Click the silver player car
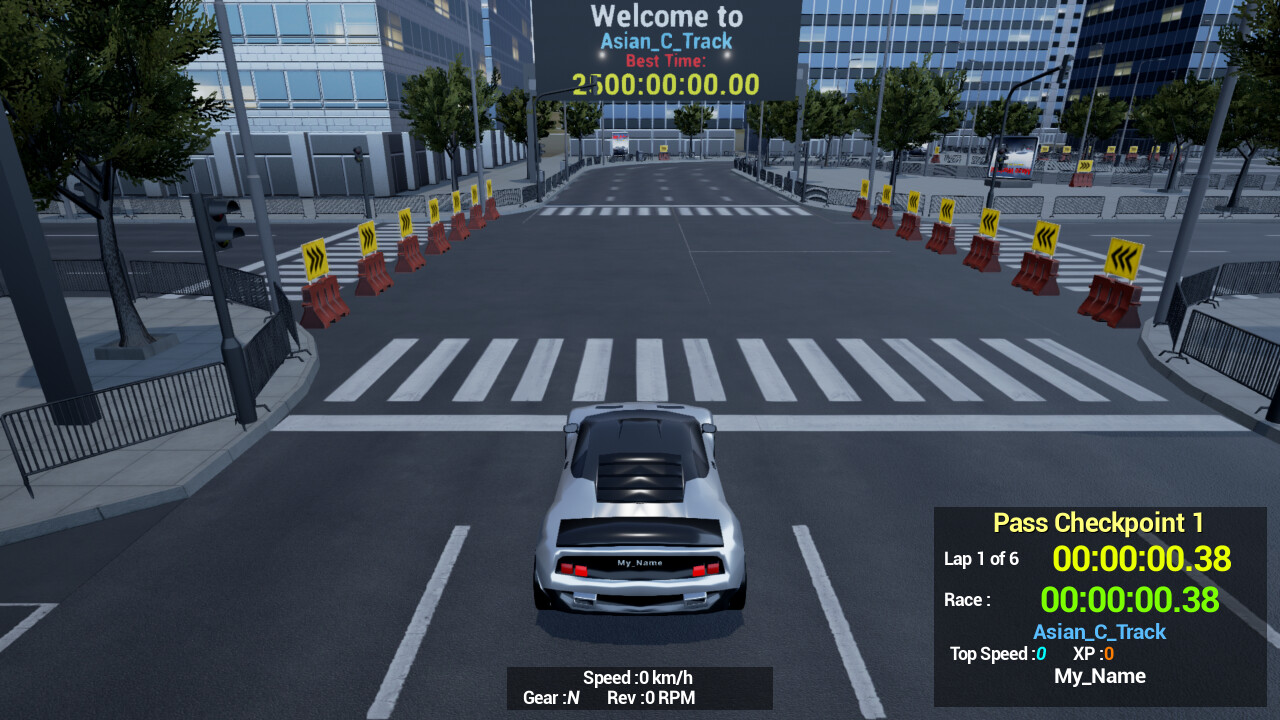This screenshot has height=720, width=1280. click(x=640, y=520)
